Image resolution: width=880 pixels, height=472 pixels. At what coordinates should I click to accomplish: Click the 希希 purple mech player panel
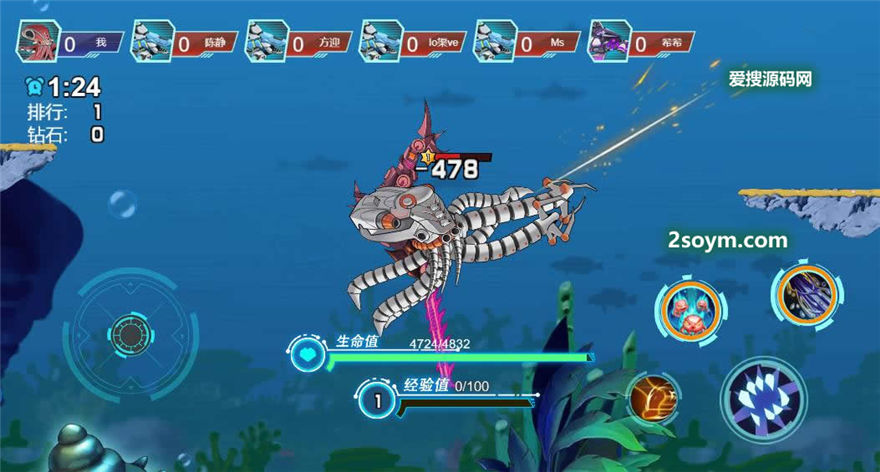(641, 43)
